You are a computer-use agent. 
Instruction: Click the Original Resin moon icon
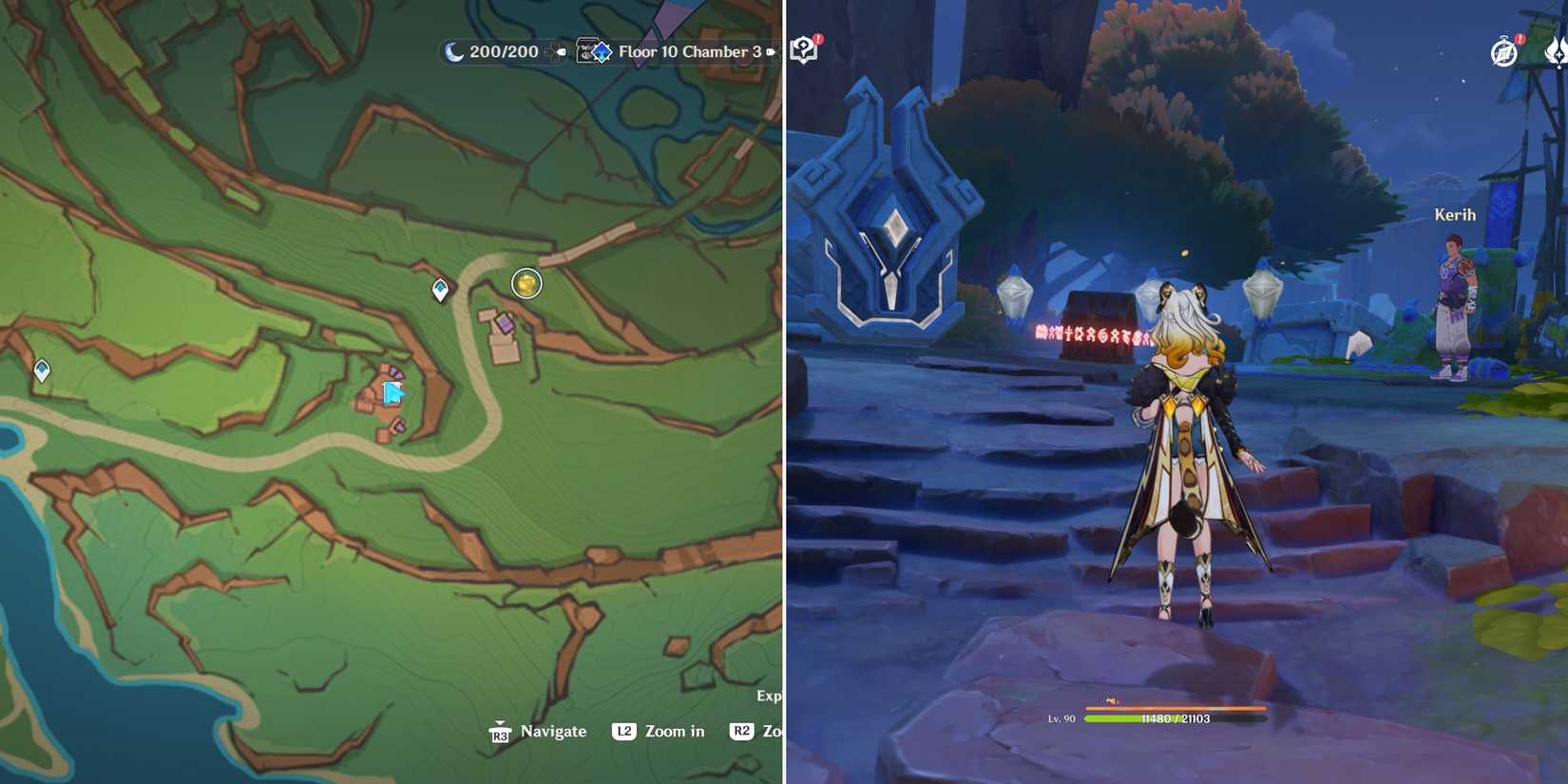click(453, 52)
